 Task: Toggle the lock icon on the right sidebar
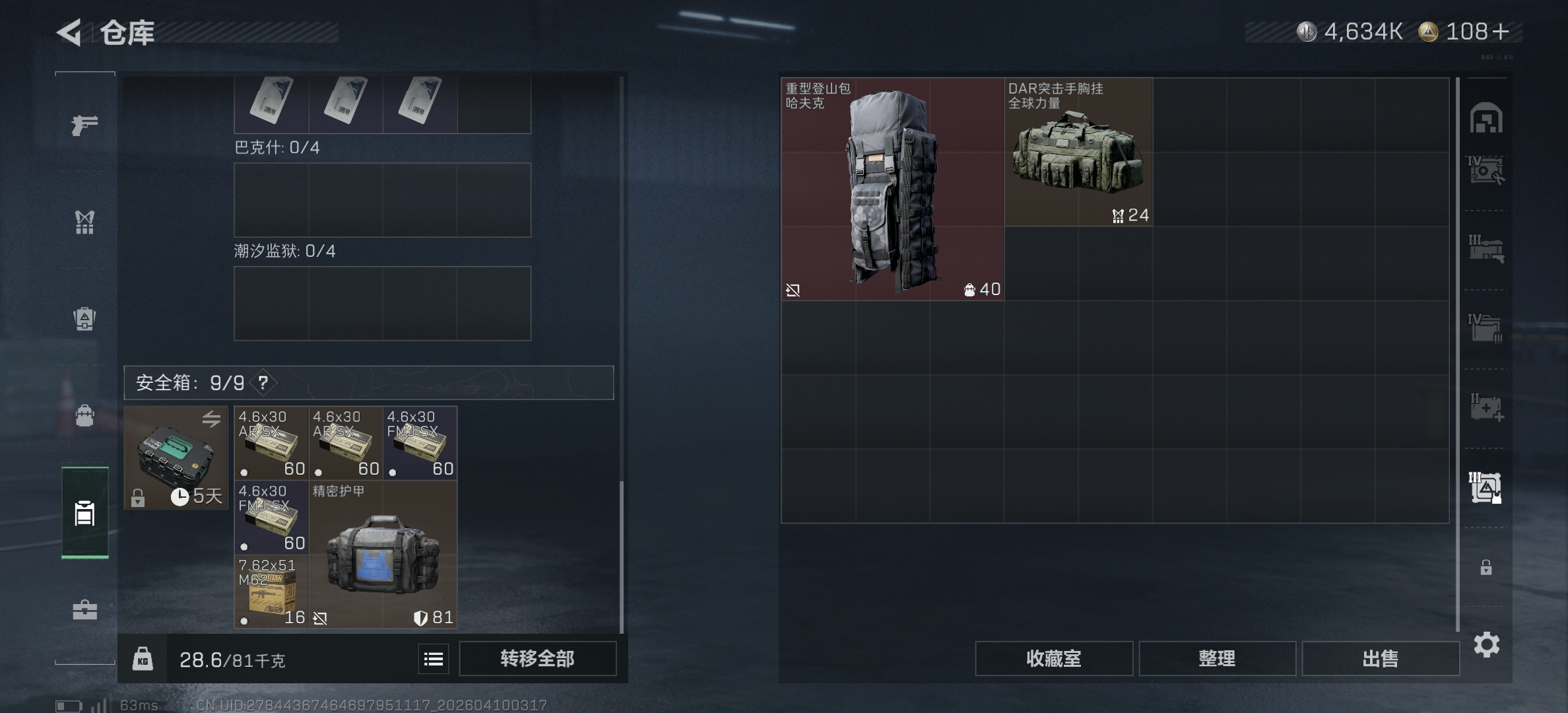(x=1486, y=566)
